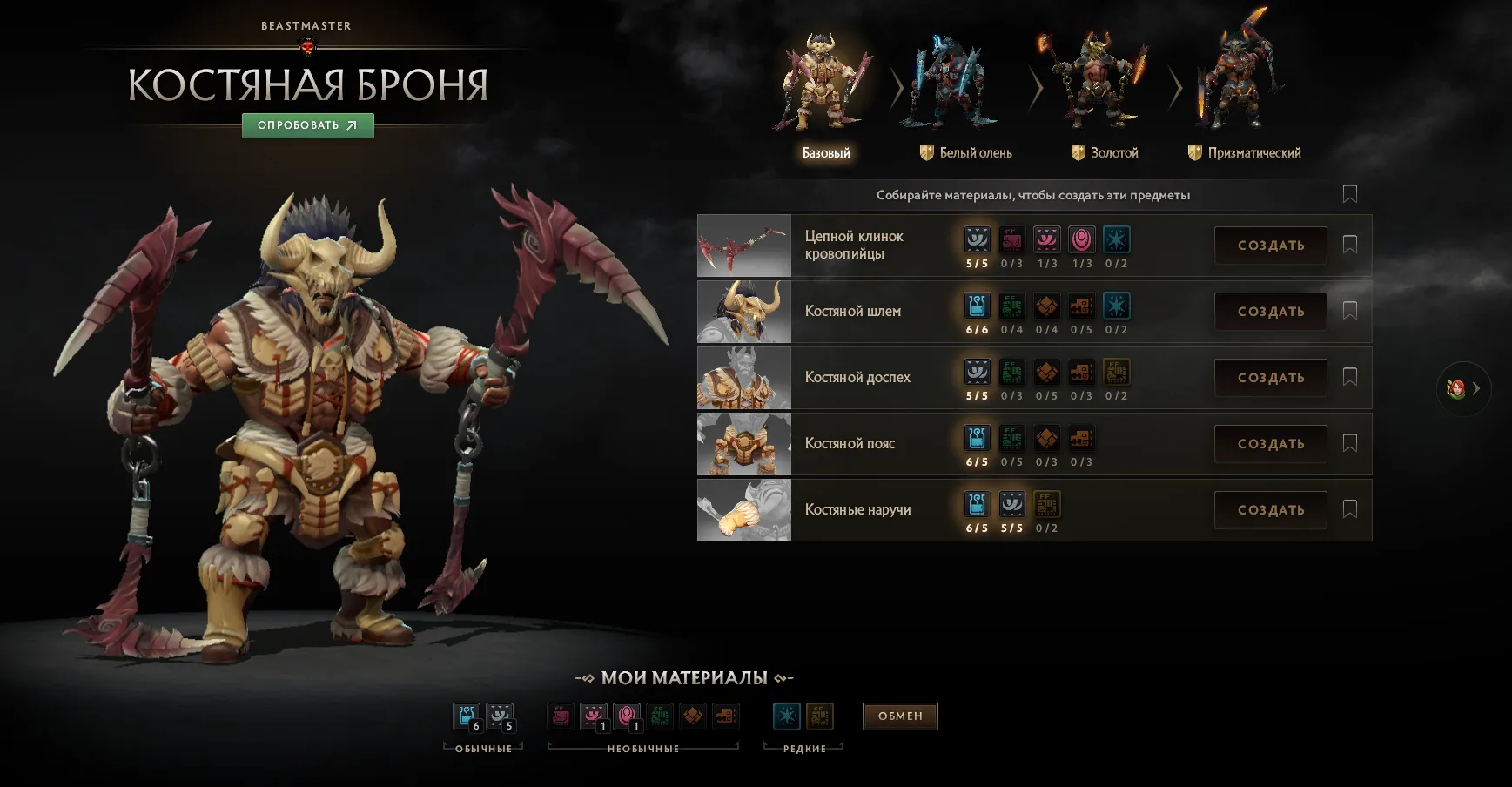Viewport: 1512px width, 787px height.
Task: Select the pink uncommon material icon in Цепной клинок row
Action: tap(1047, 239)
